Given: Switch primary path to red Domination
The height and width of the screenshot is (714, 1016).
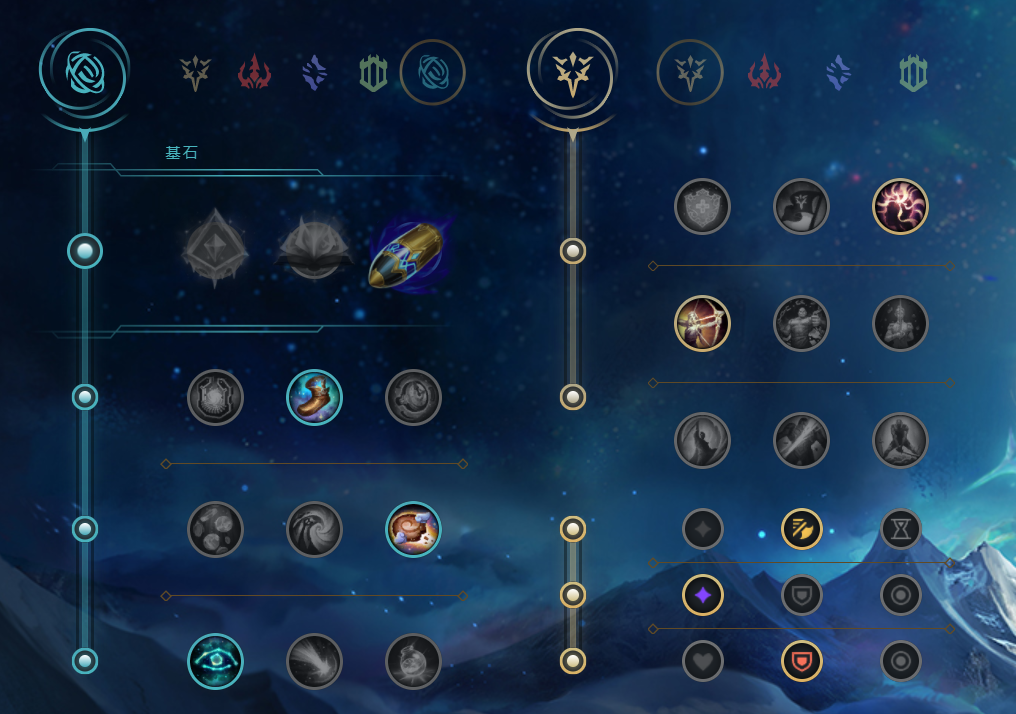Looking at the screenshot, I should (255, 73).
